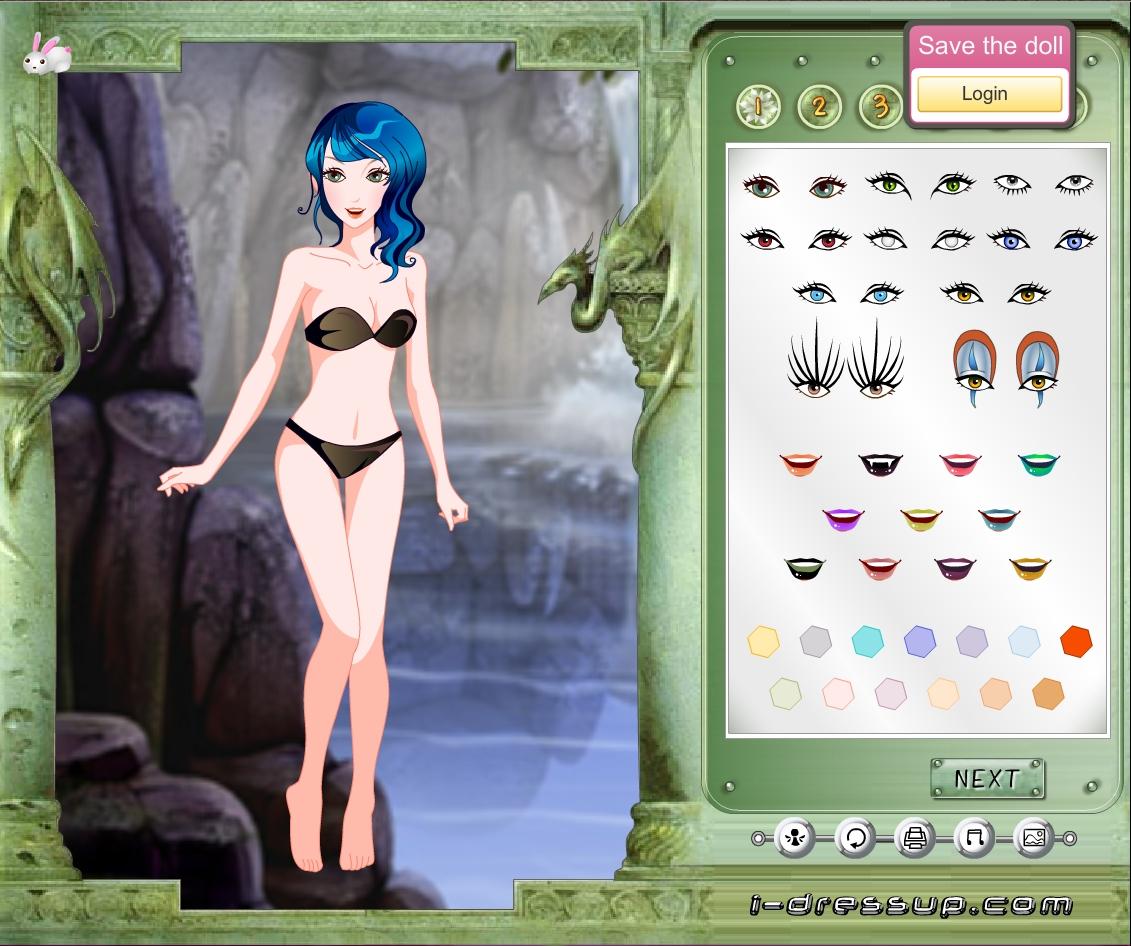Select the red-orange hexagon color swatch

point(1076,641)
